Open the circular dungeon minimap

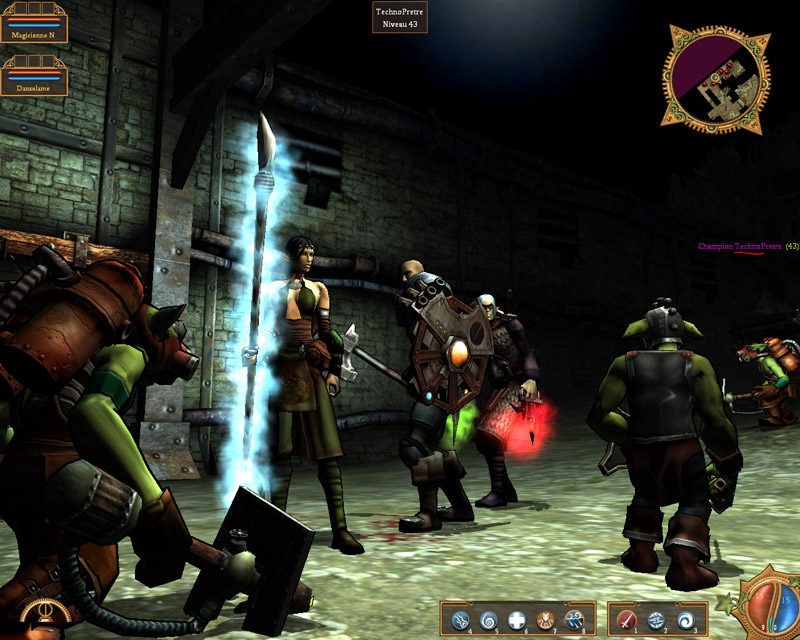pyautogui.click(x=715, y=79)
